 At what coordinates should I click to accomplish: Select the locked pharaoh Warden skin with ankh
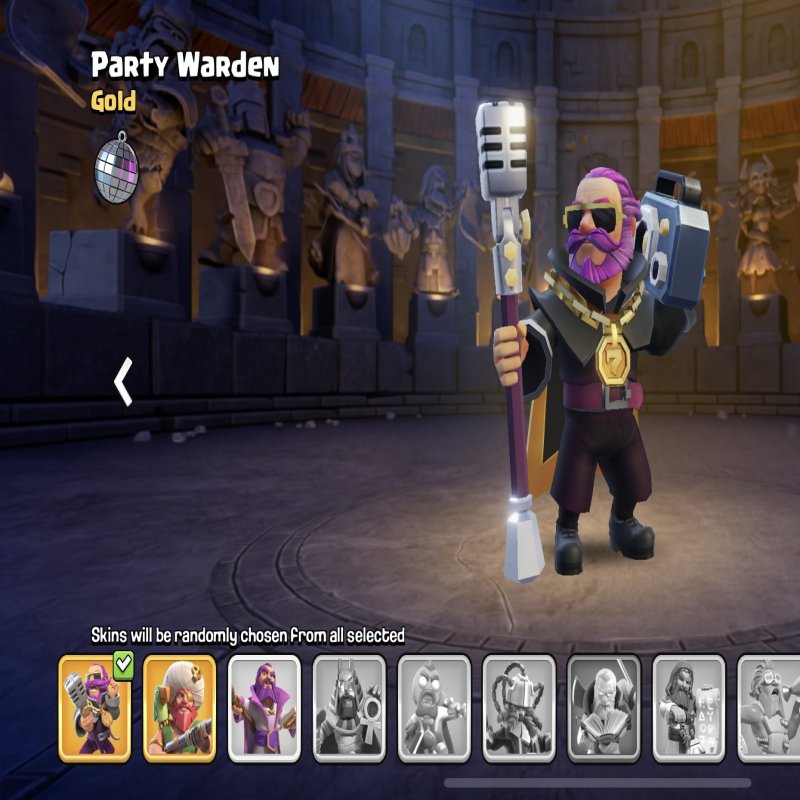coord(349,708)
